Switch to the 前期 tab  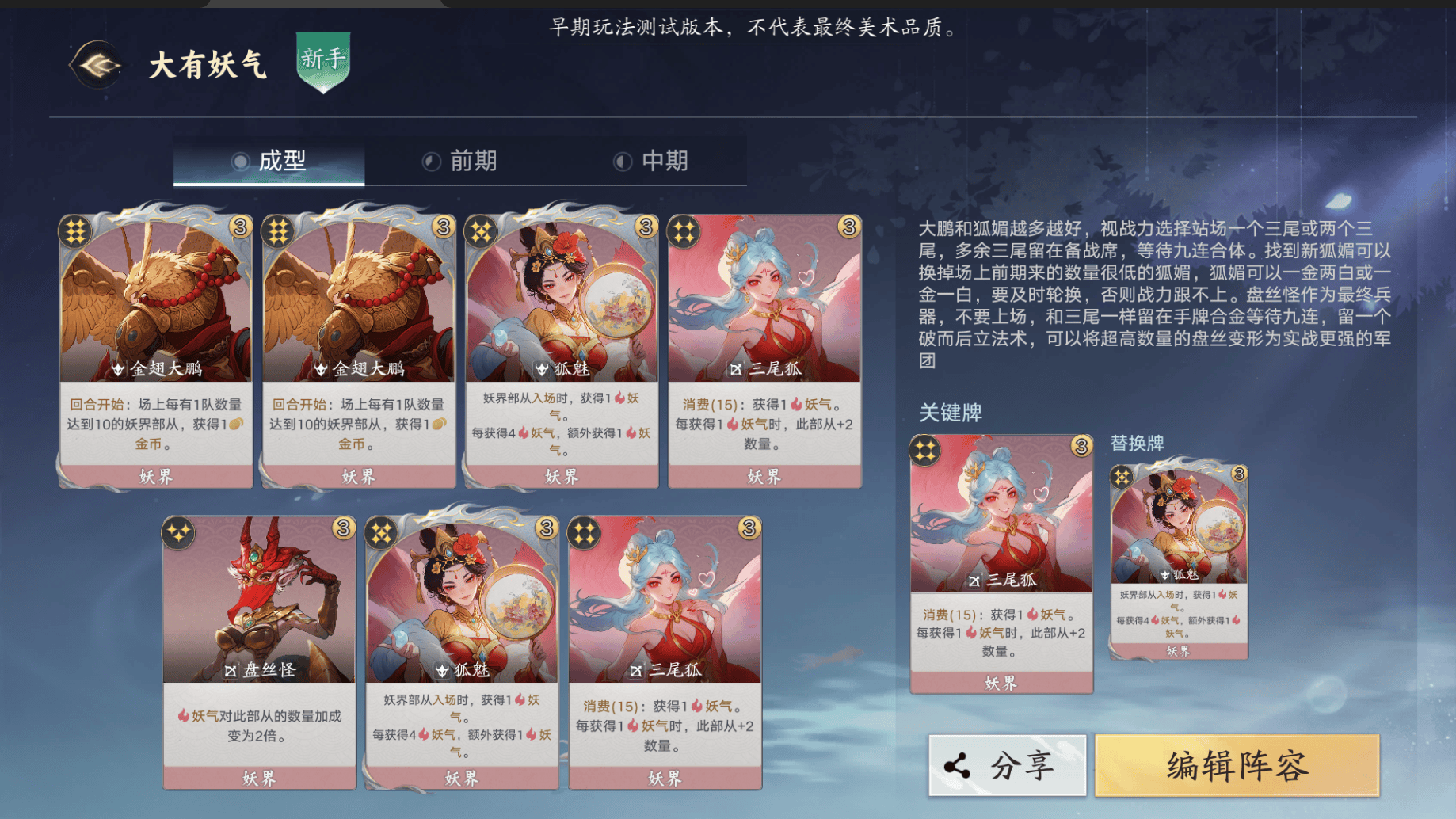[471, 161]
